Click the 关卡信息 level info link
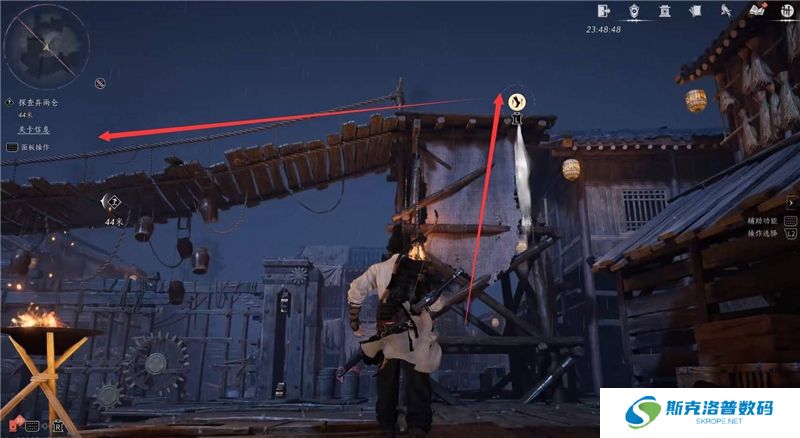Image resolution: width=800 pixels, height=438 pixels. [34, 130]
